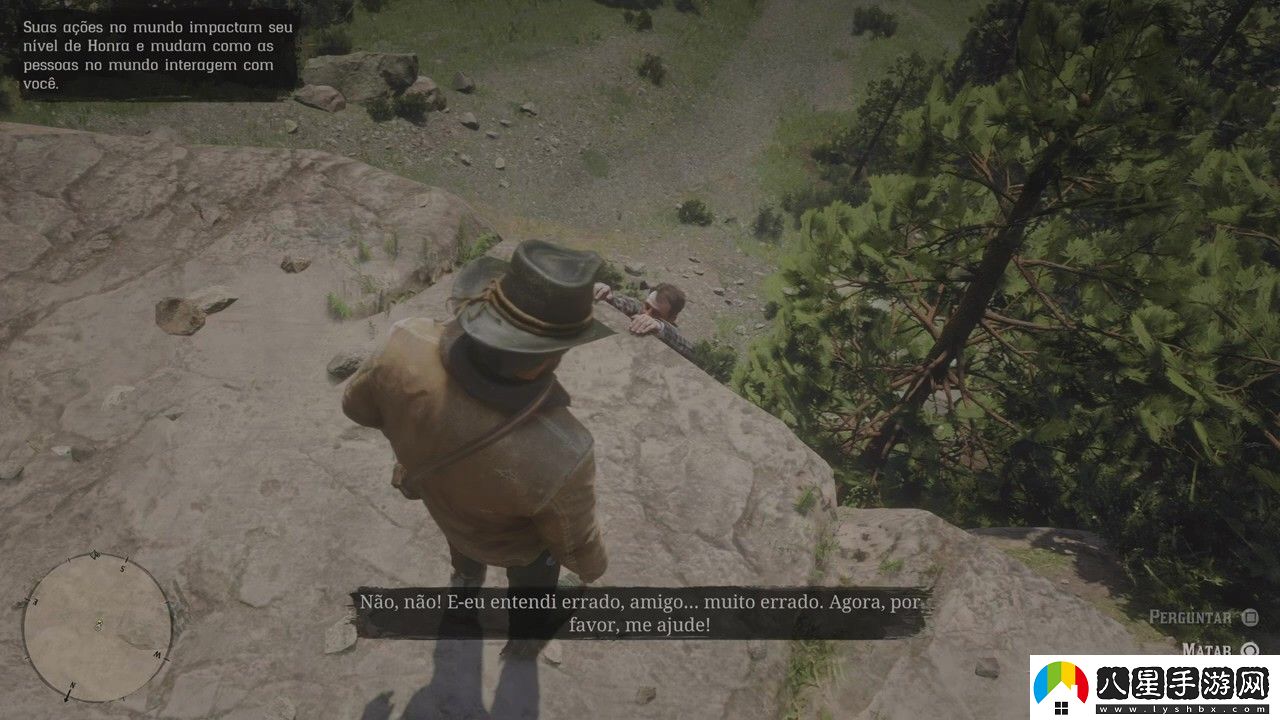The width and height of the screenshot is (1280, 720).
Task: Click the colorful house logo in the watermark
Action: (x=1060, y=682)
